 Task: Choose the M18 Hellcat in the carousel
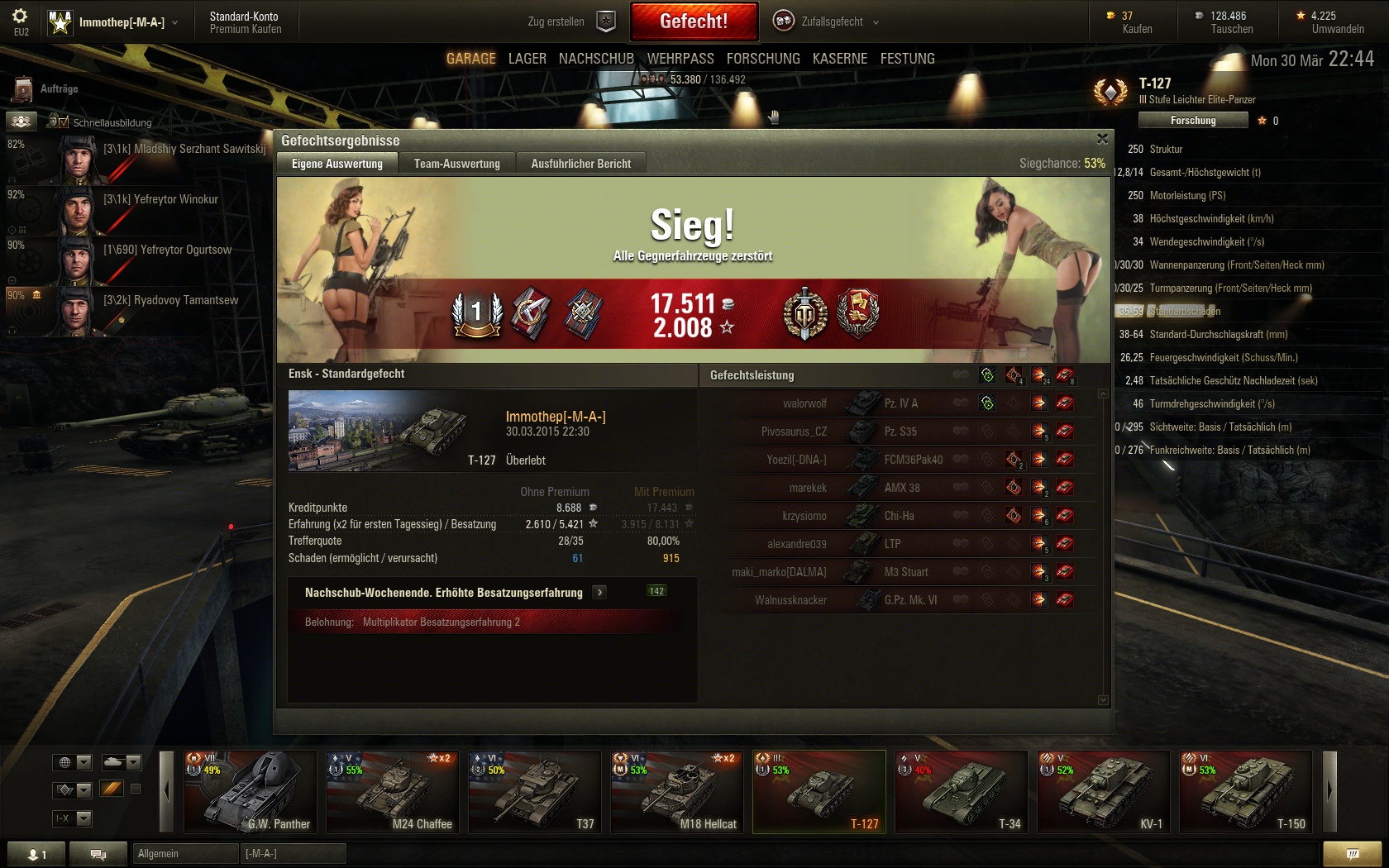(676, 791)
